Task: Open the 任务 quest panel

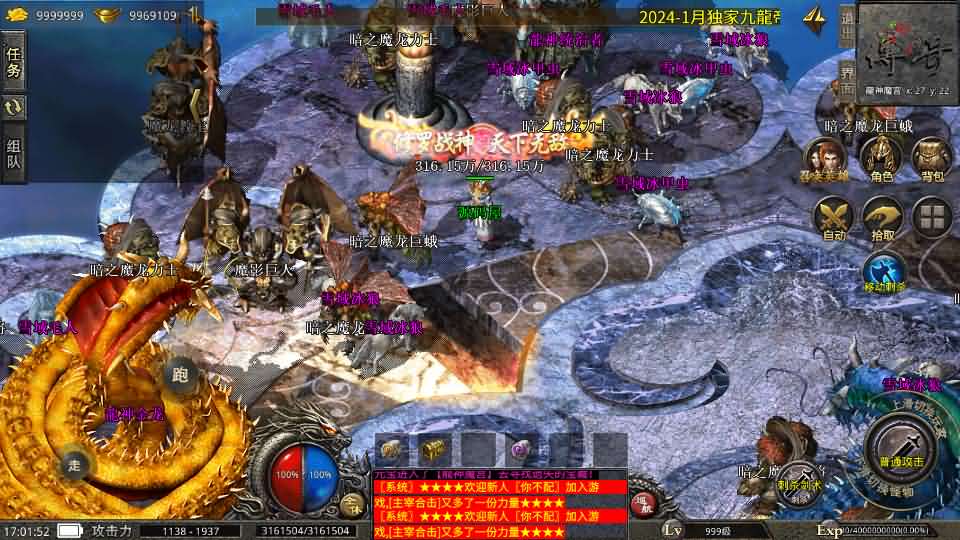Action: tap(14, 62)
